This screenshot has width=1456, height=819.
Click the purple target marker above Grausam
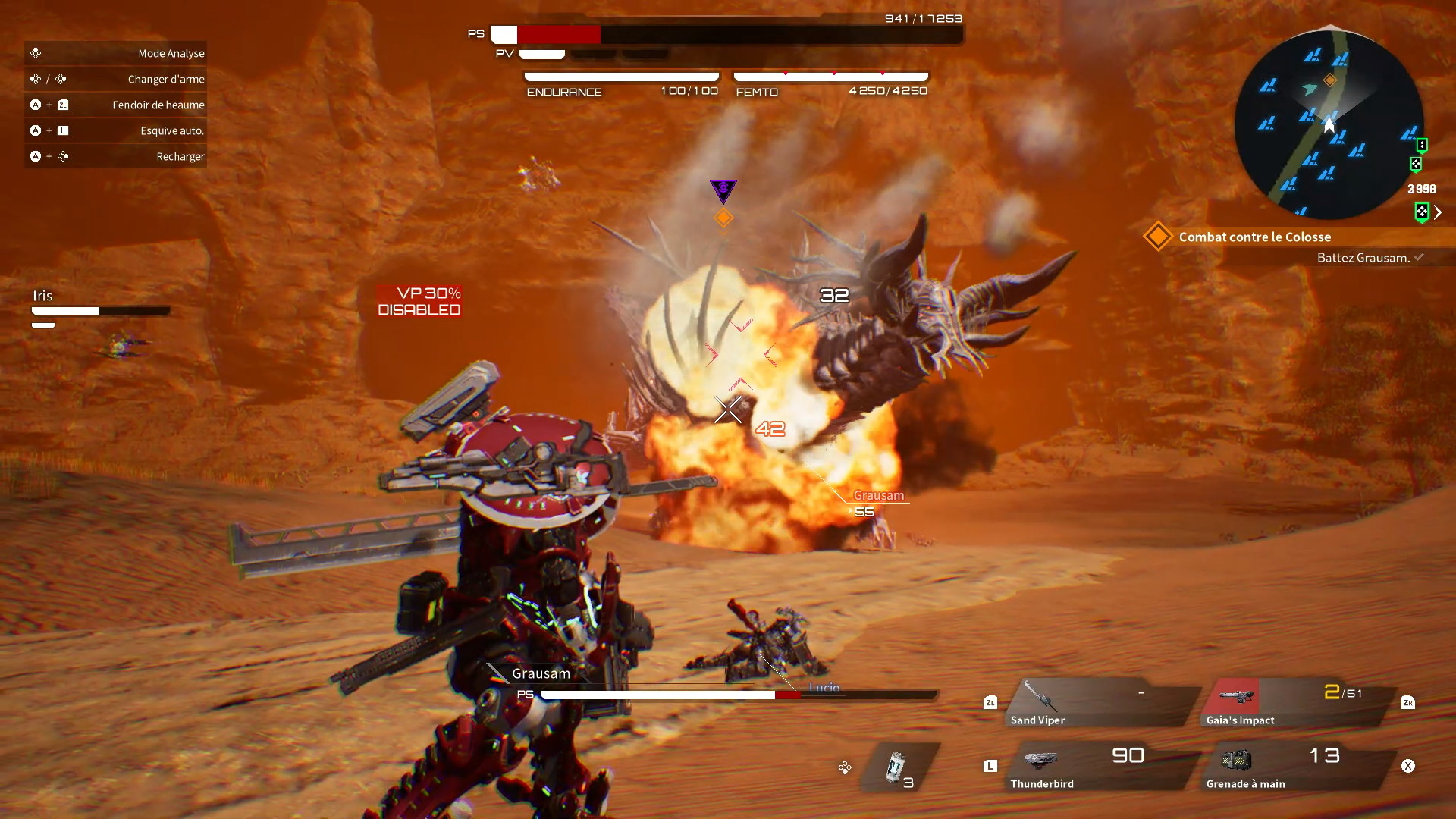[x=723, y=190]
